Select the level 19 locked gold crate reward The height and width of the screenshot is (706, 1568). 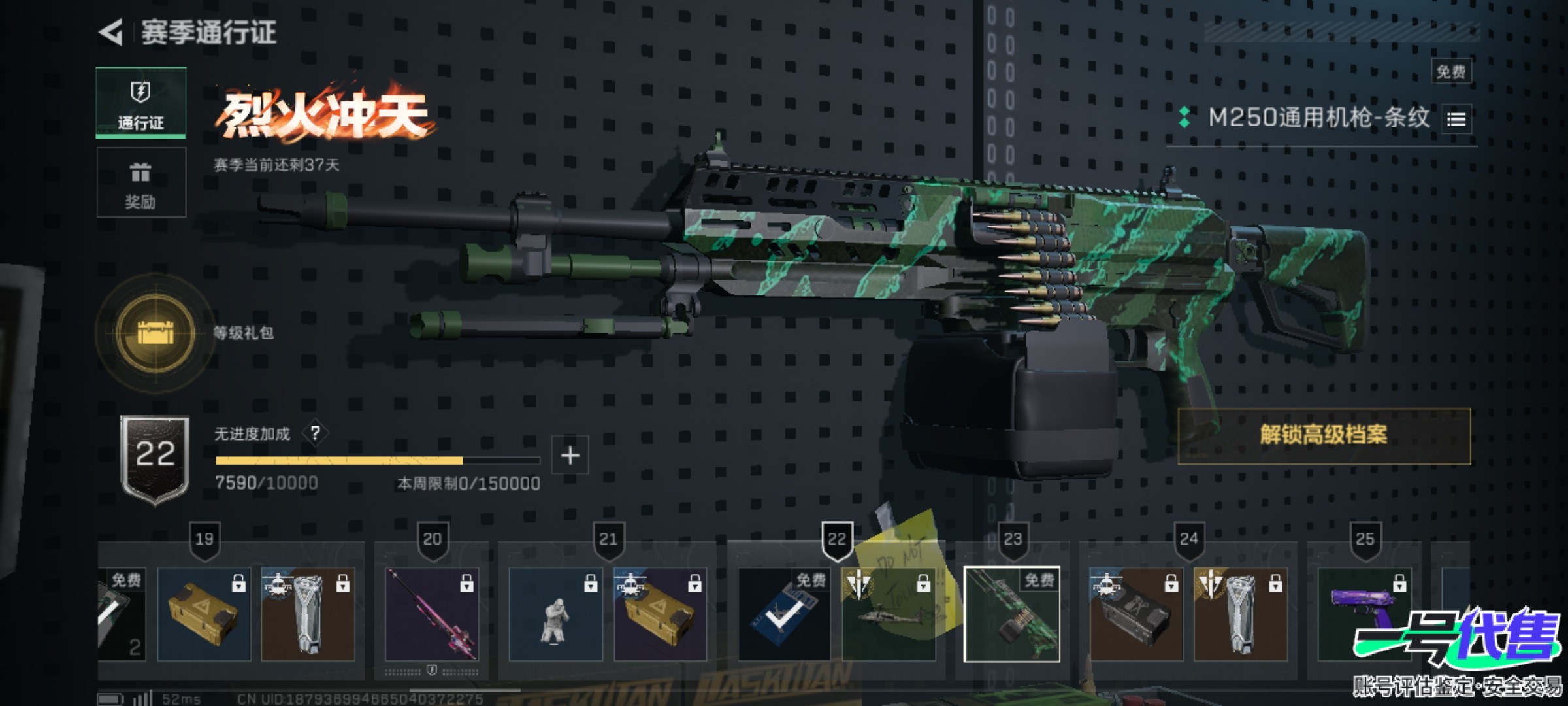tap(204, 614)
